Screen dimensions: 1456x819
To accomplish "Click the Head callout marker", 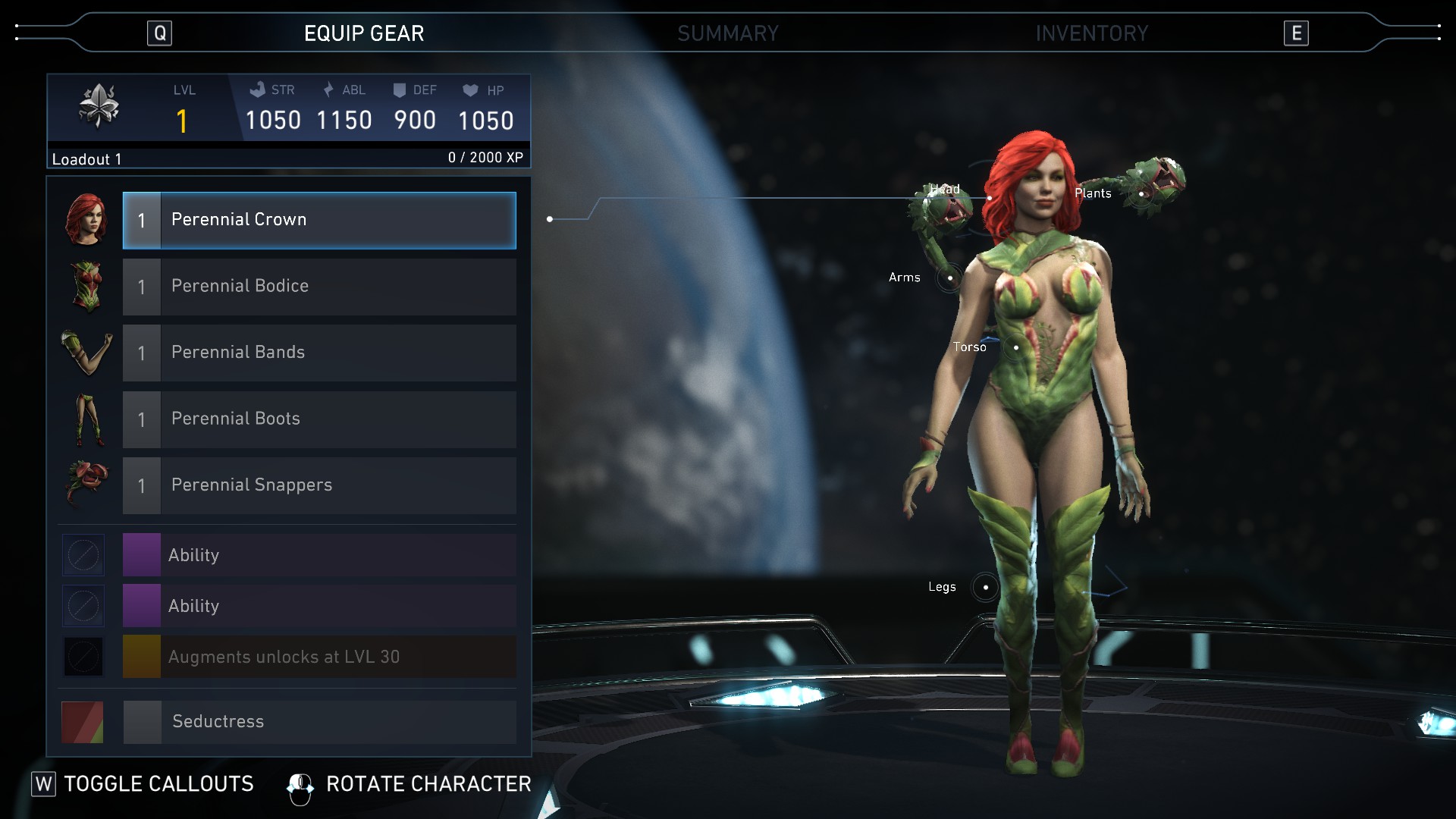I will point(989,198).
